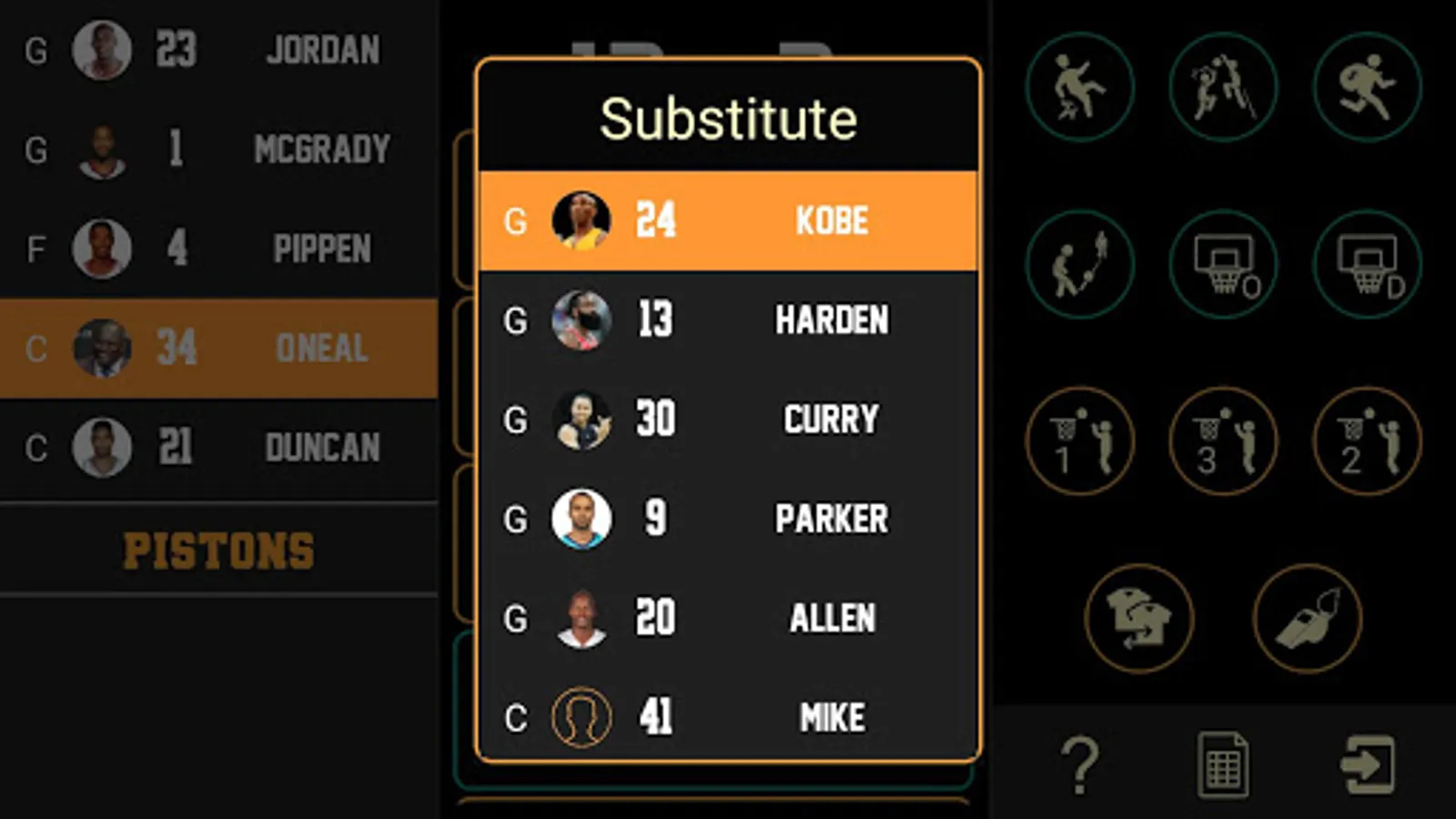Record a two-point shot
1456x819 pixels.
pyautogui.click(x=1367, y=441)
